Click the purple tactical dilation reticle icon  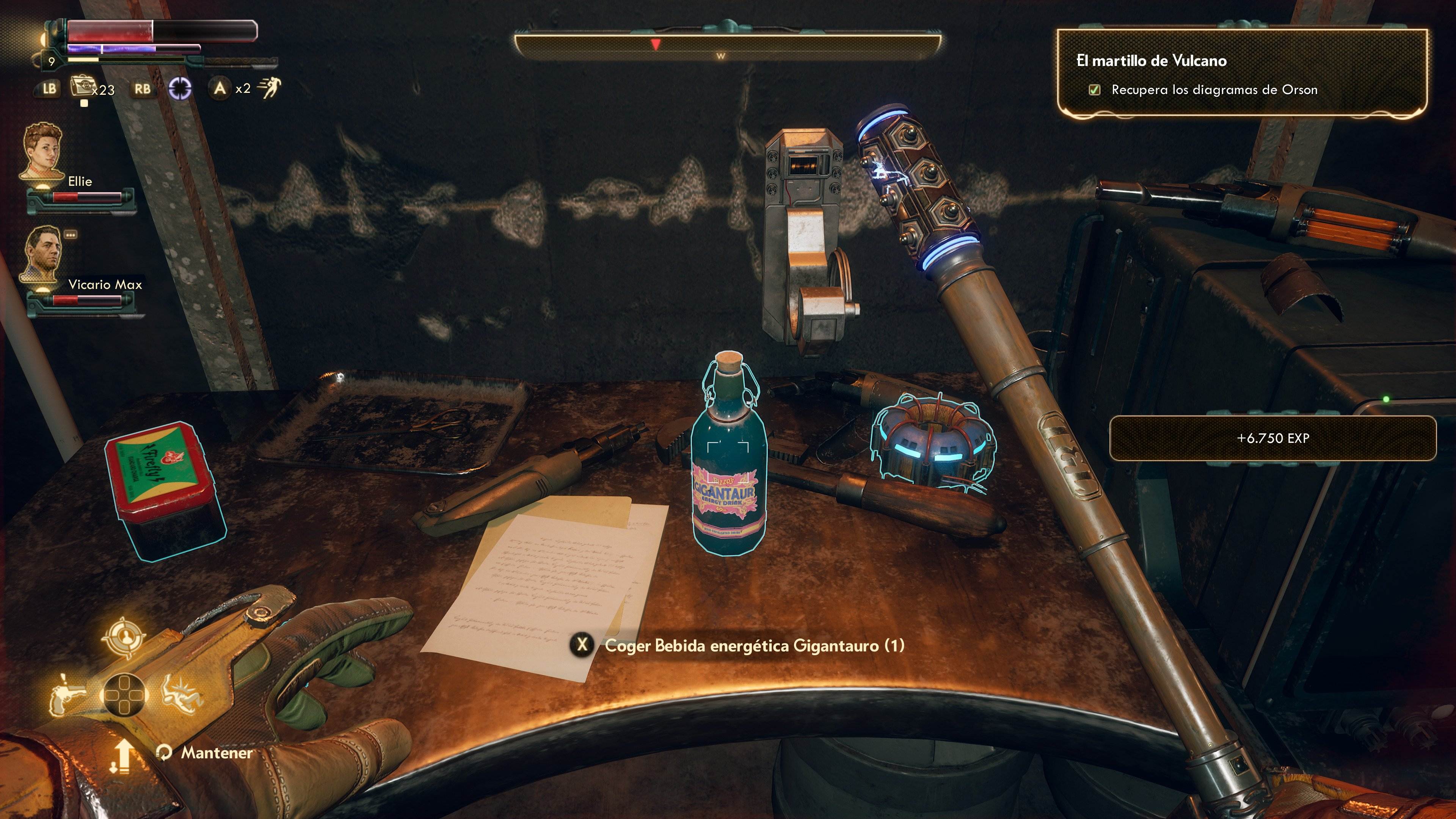tap(180, 89)
